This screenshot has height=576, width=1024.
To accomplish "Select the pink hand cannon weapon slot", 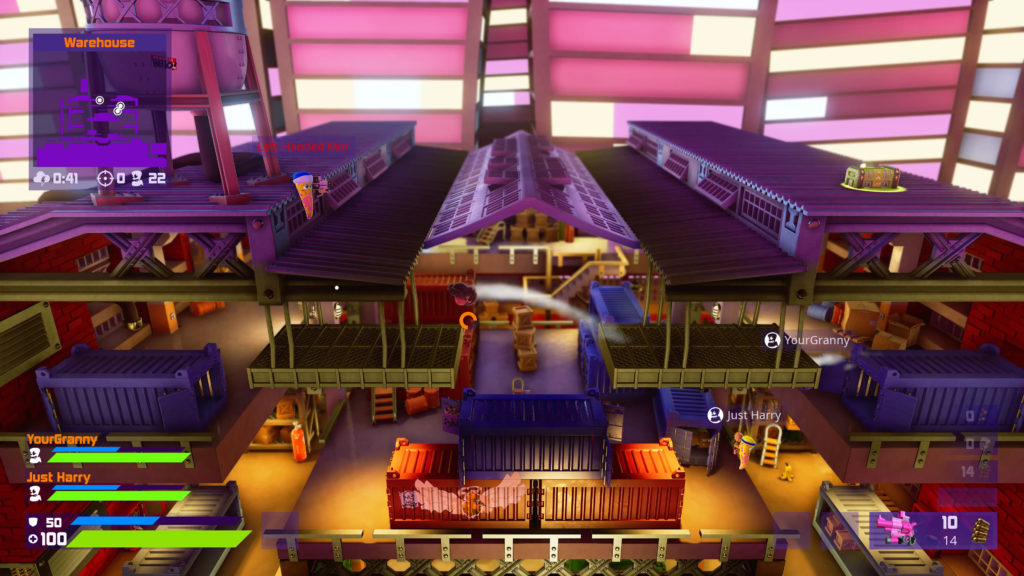I will (896, 528).
